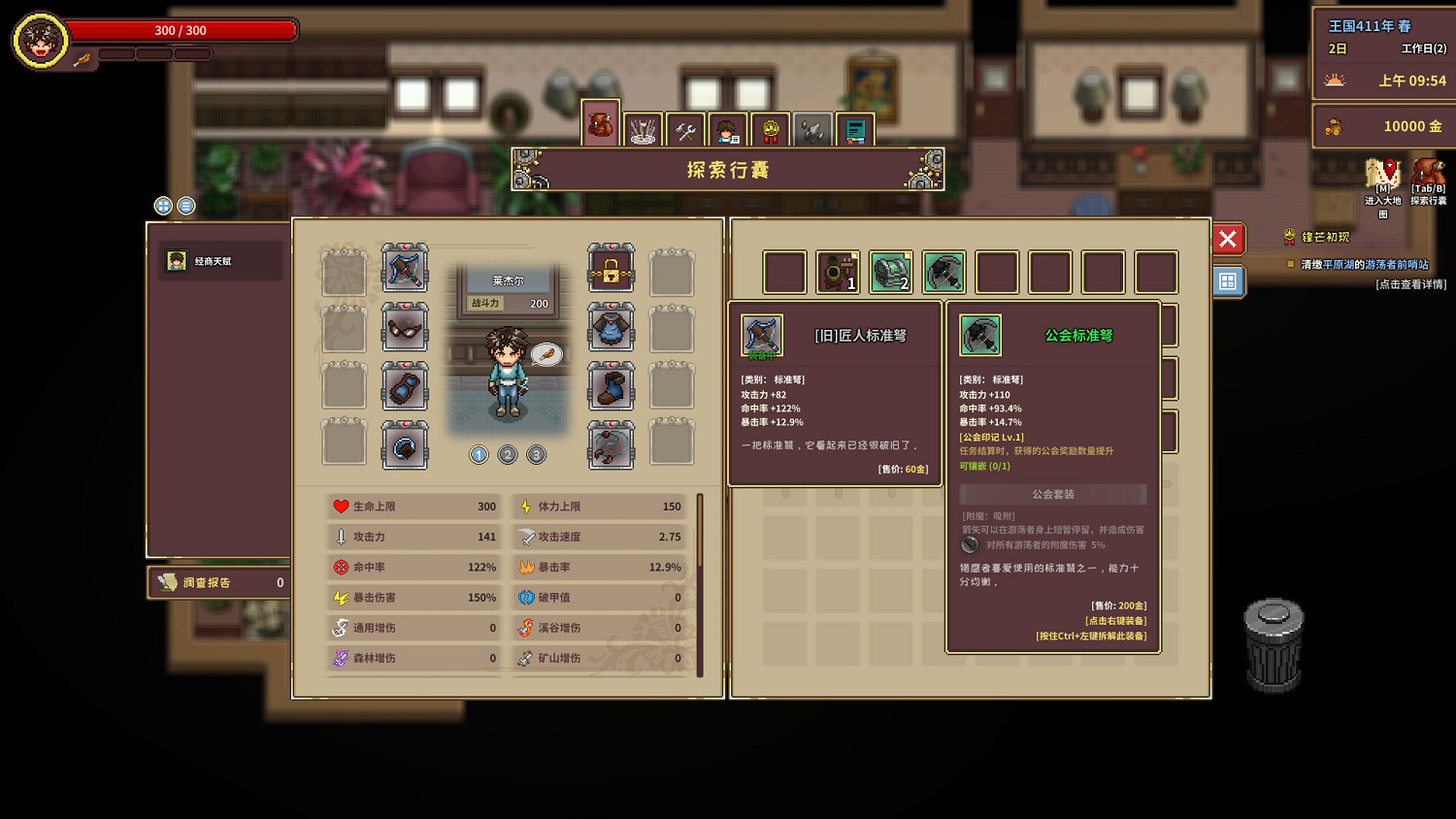Select character equipment page 3
The height and width of the screenshot is (819, 1456).
click(537, 454)
